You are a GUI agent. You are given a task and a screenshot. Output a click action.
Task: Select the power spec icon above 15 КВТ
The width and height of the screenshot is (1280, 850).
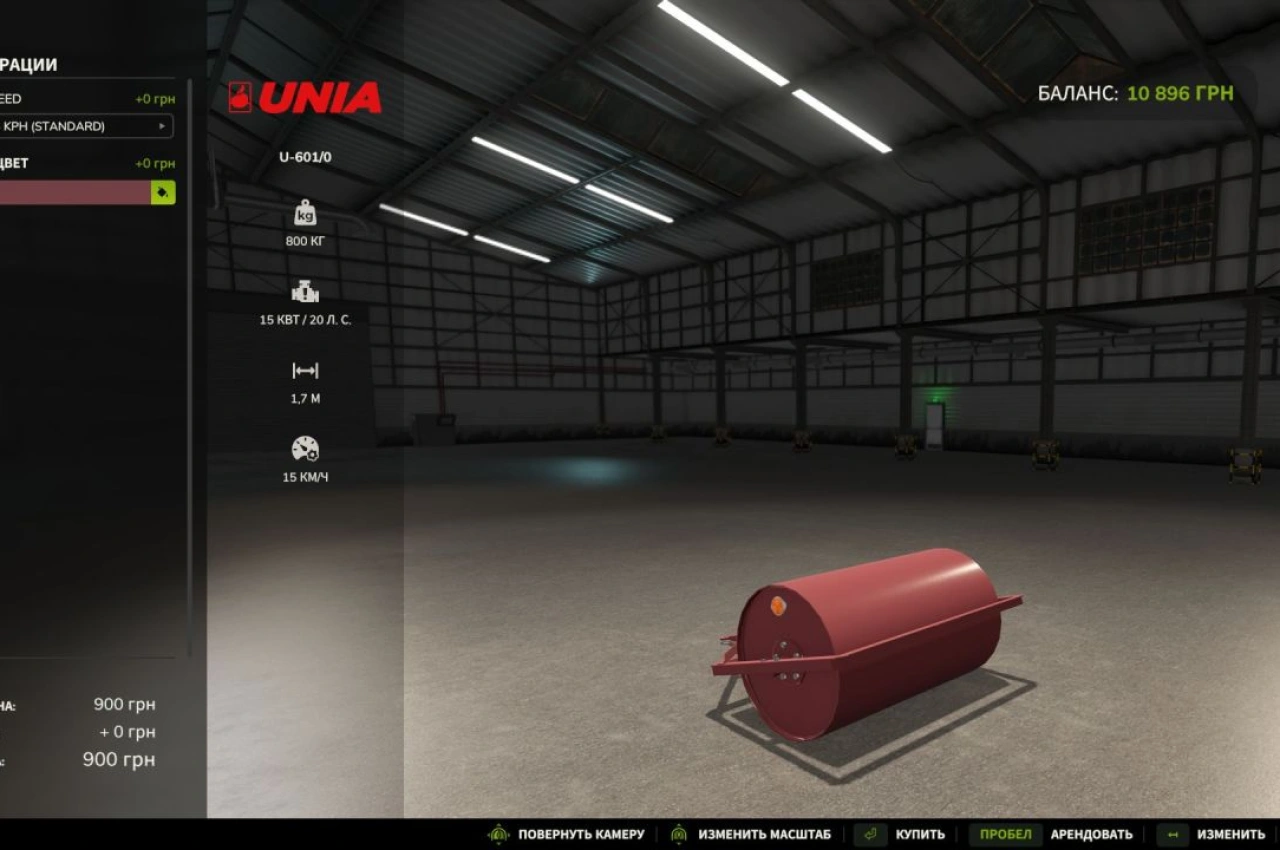[x=304, y=293]
